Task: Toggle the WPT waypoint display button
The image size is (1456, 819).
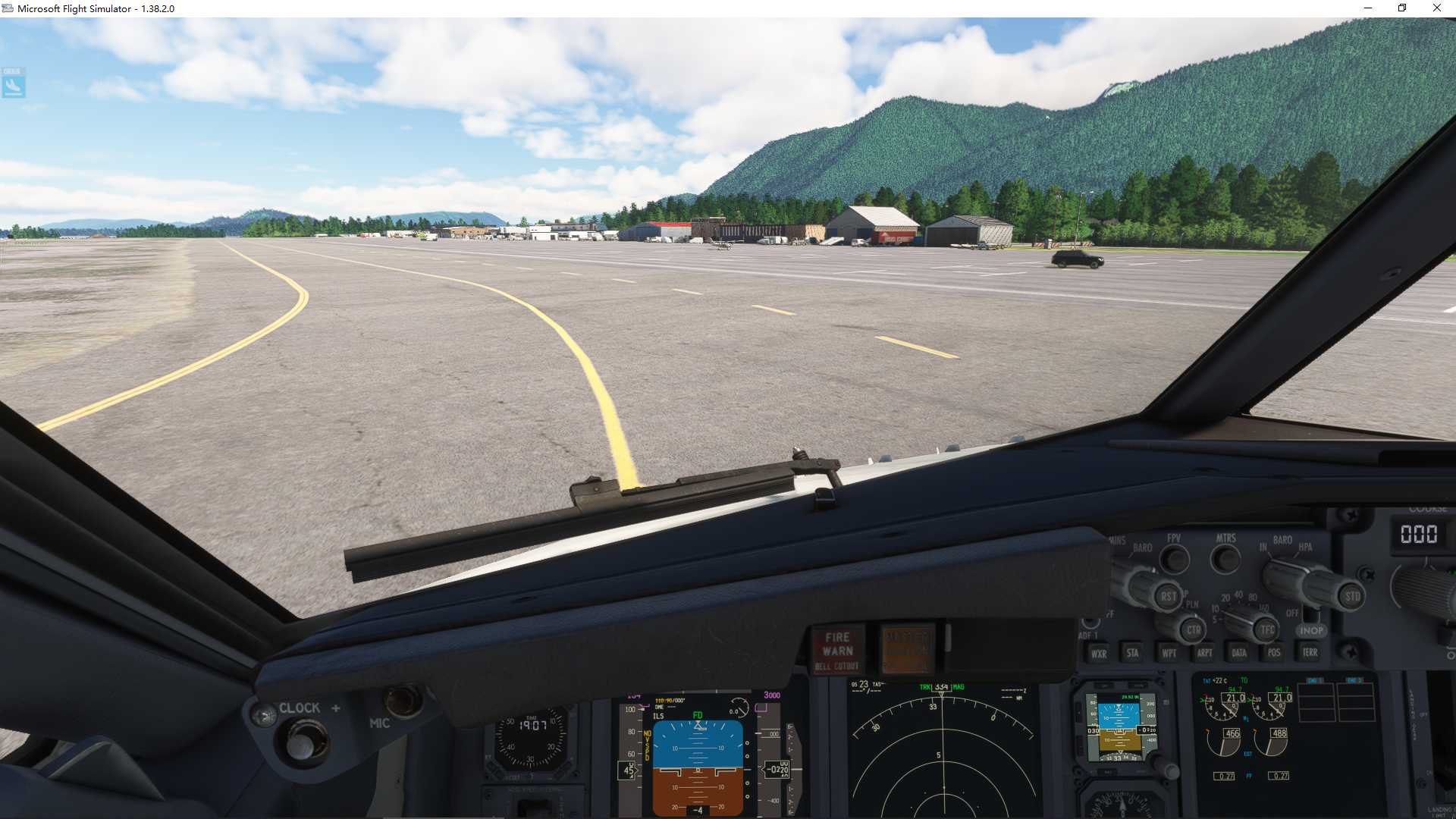Action: pos(1169,653)
